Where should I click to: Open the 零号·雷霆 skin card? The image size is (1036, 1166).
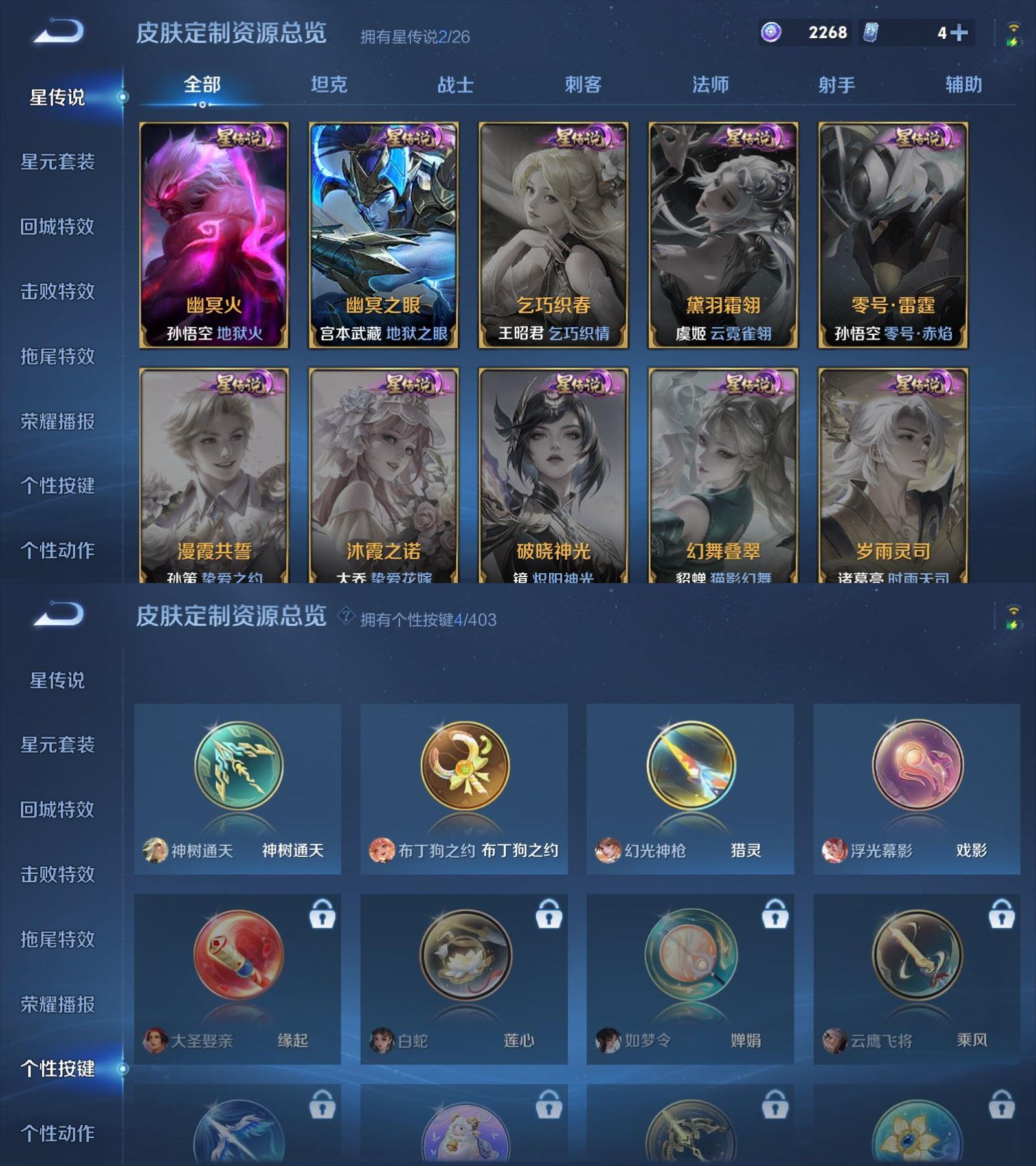tap(893, 235)
